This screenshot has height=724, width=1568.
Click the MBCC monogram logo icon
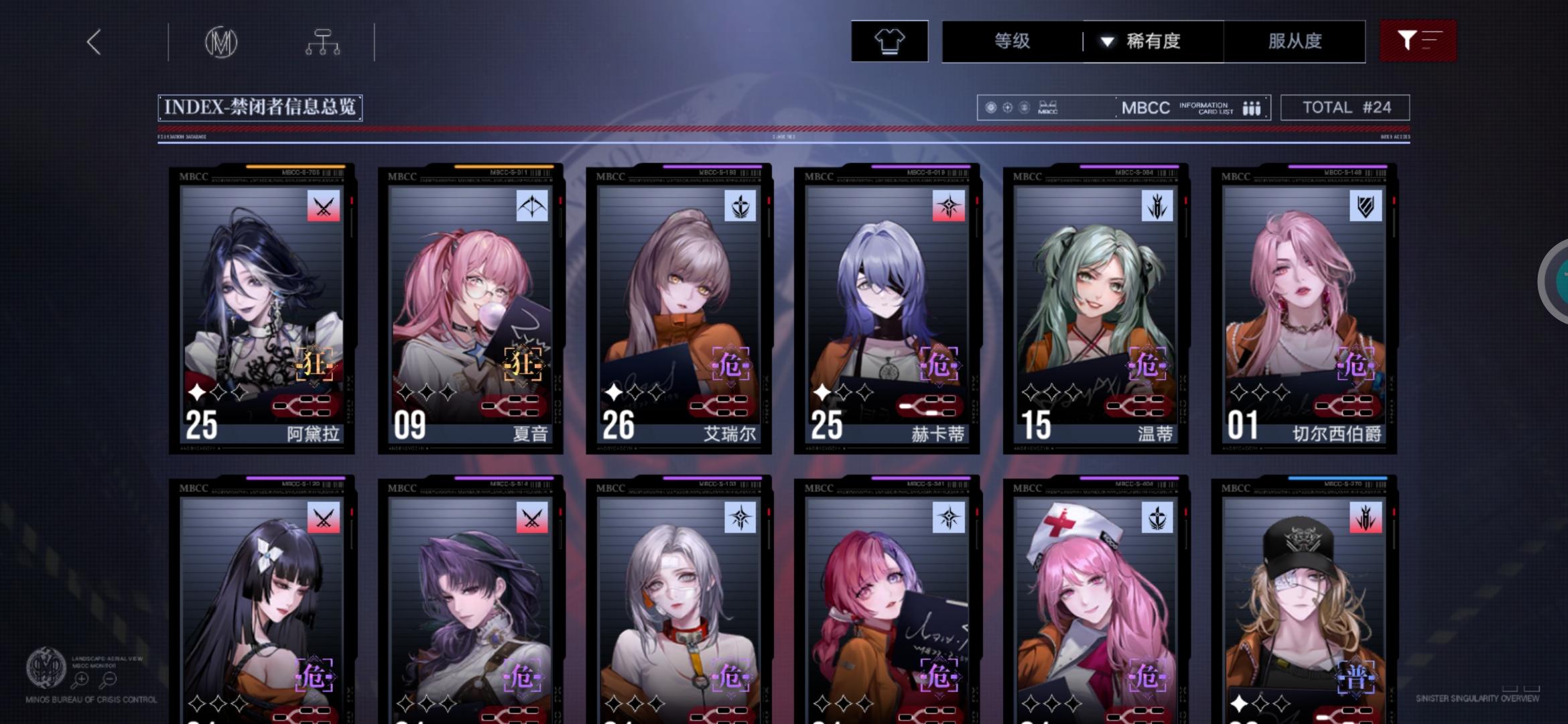(221, 41)
